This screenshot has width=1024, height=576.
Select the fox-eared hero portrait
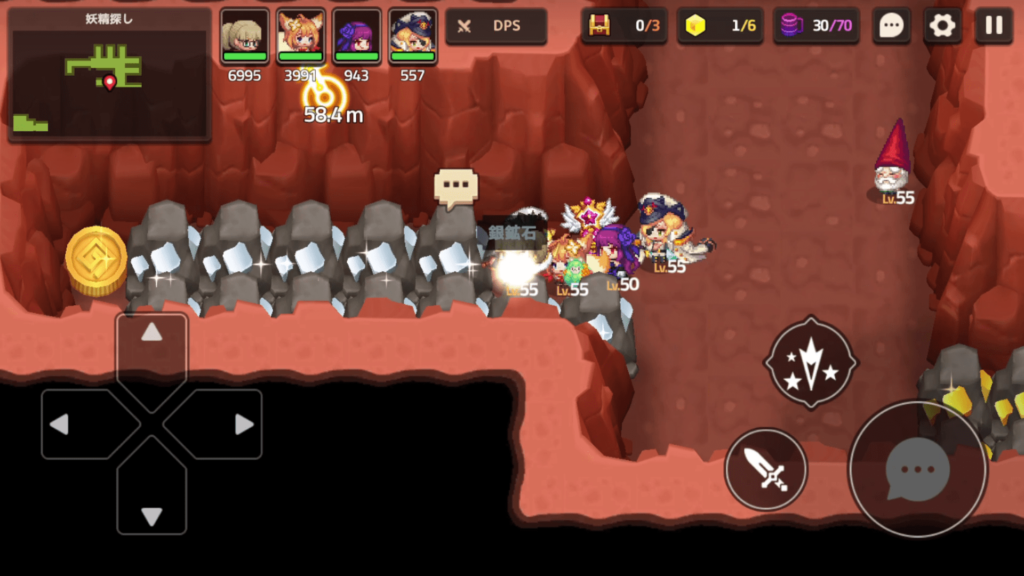(x=300, y=37)
